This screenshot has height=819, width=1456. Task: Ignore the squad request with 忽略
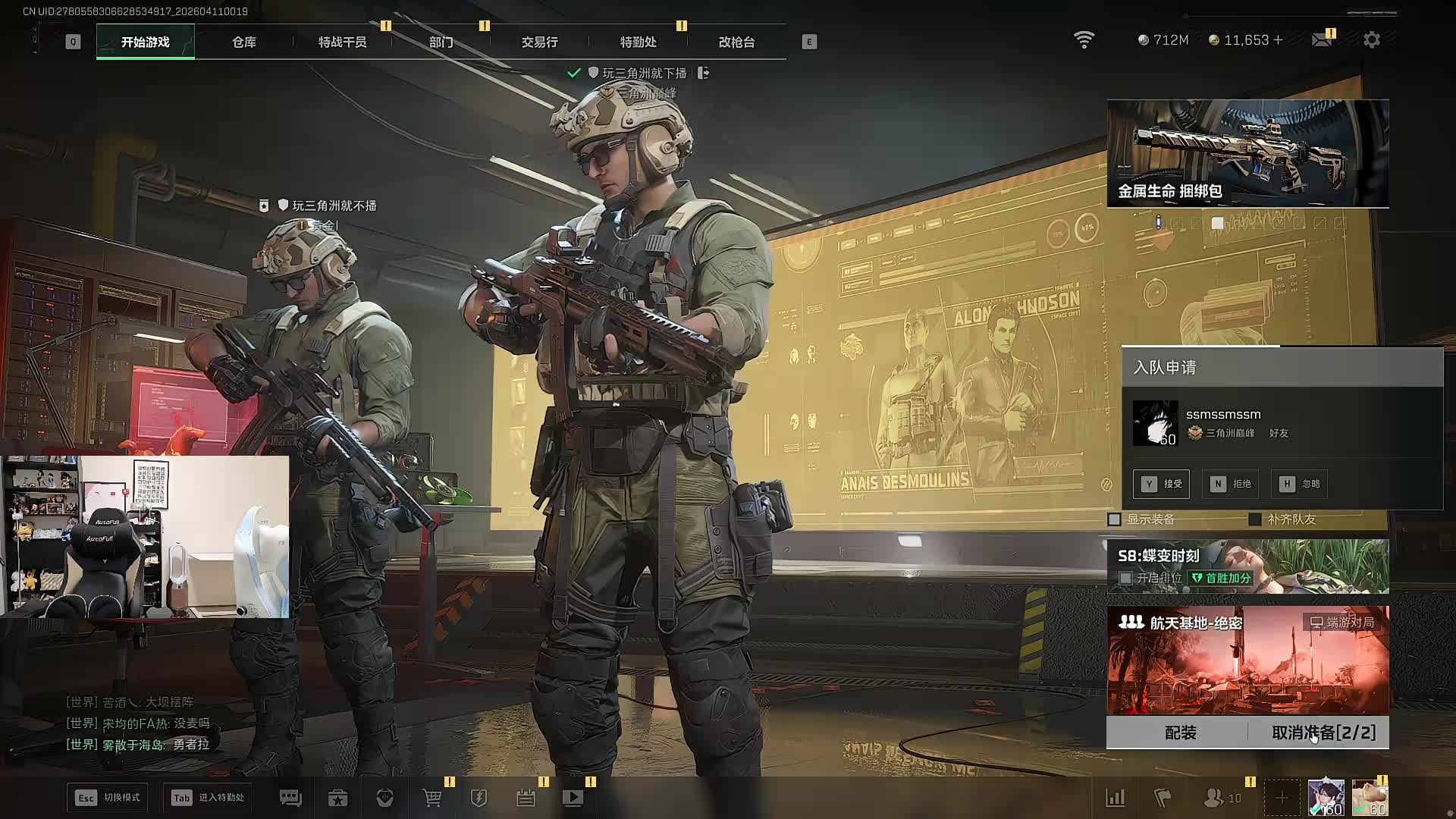1299,484
